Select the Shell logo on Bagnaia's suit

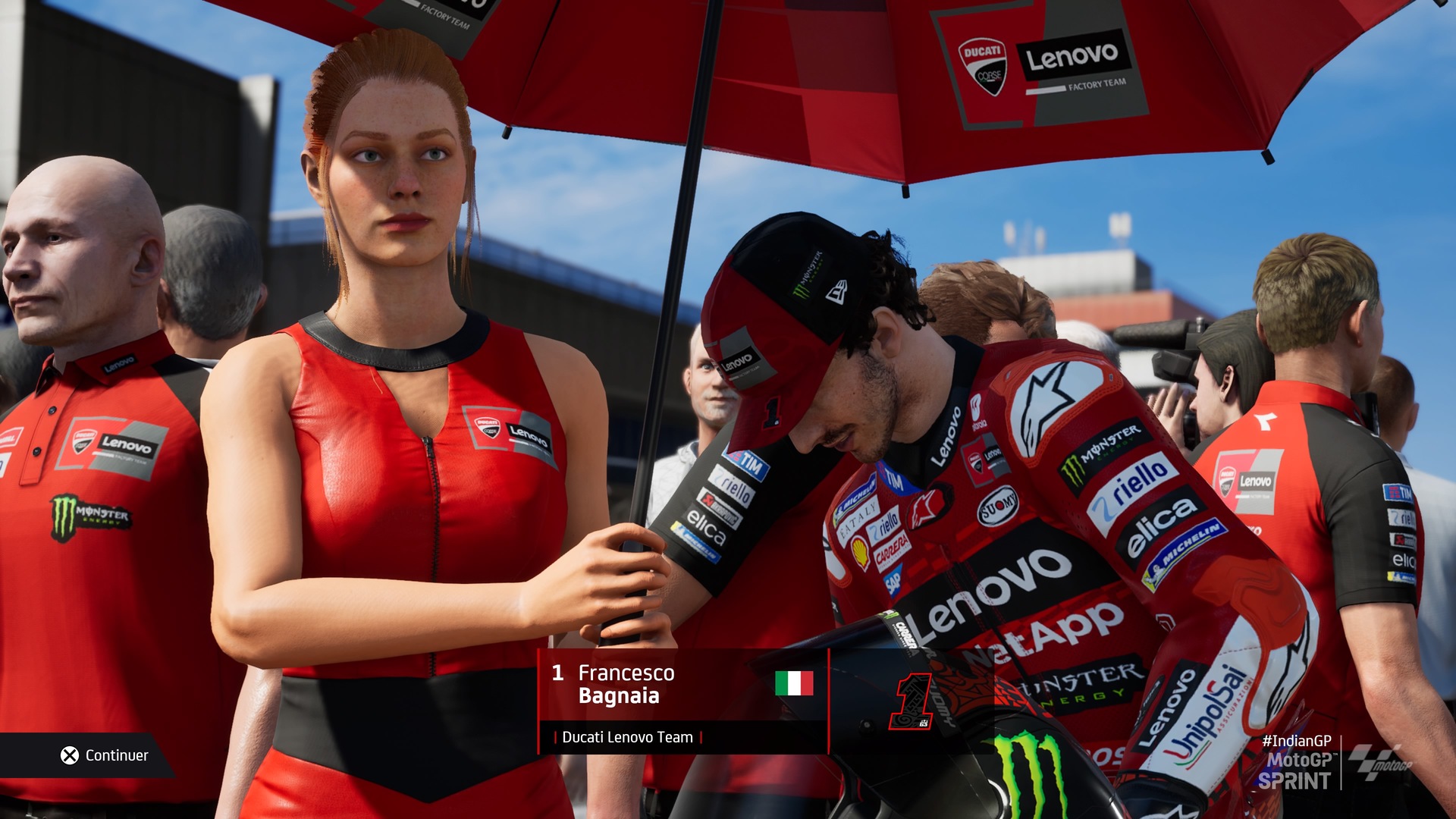tap(861, 551)
